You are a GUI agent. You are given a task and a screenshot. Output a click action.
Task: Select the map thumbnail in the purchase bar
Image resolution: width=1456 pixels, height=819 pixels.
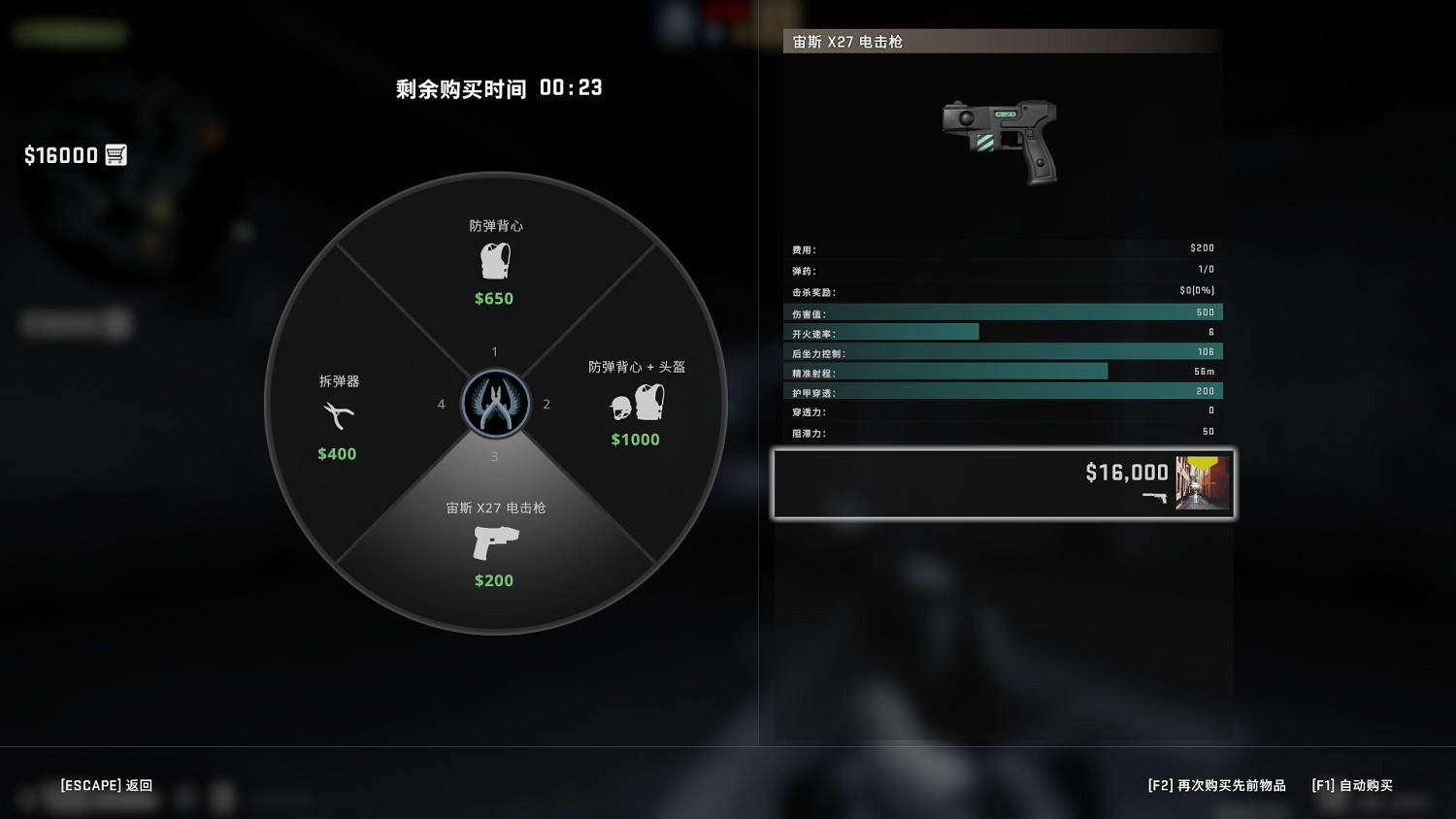(x=1202, y=482)
